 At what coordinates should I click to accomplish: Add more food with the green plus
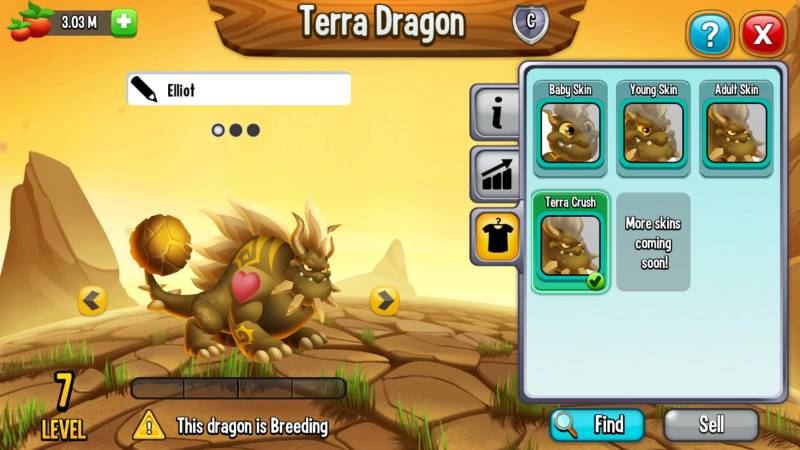[123, 23]
